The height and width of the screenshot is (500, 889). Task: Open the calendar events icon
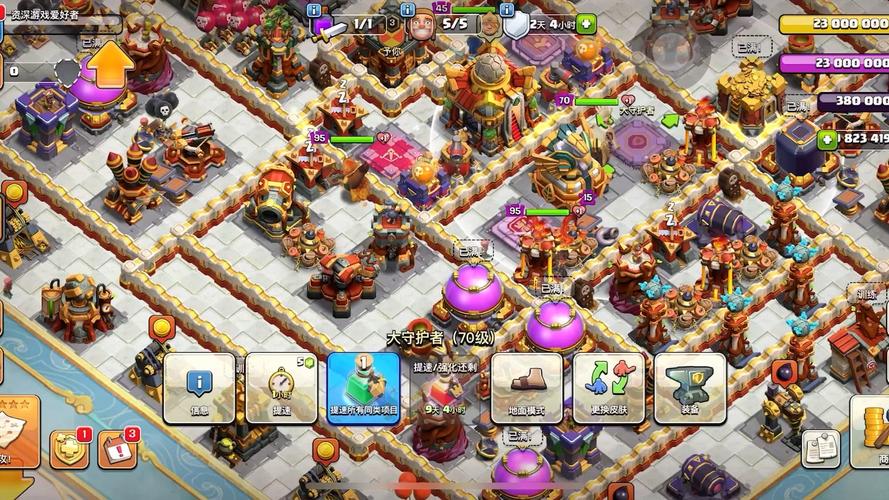coord(118,448)
